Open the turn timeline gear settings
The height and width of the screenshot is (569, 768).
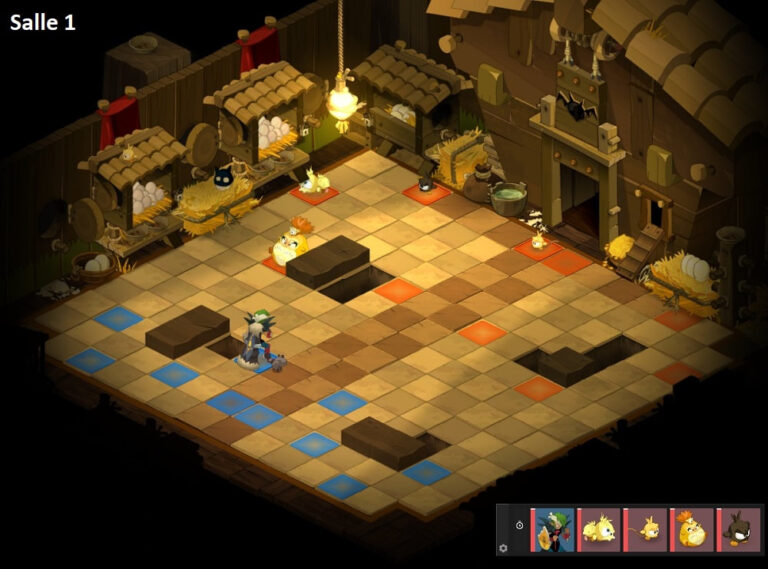[503, 548]
